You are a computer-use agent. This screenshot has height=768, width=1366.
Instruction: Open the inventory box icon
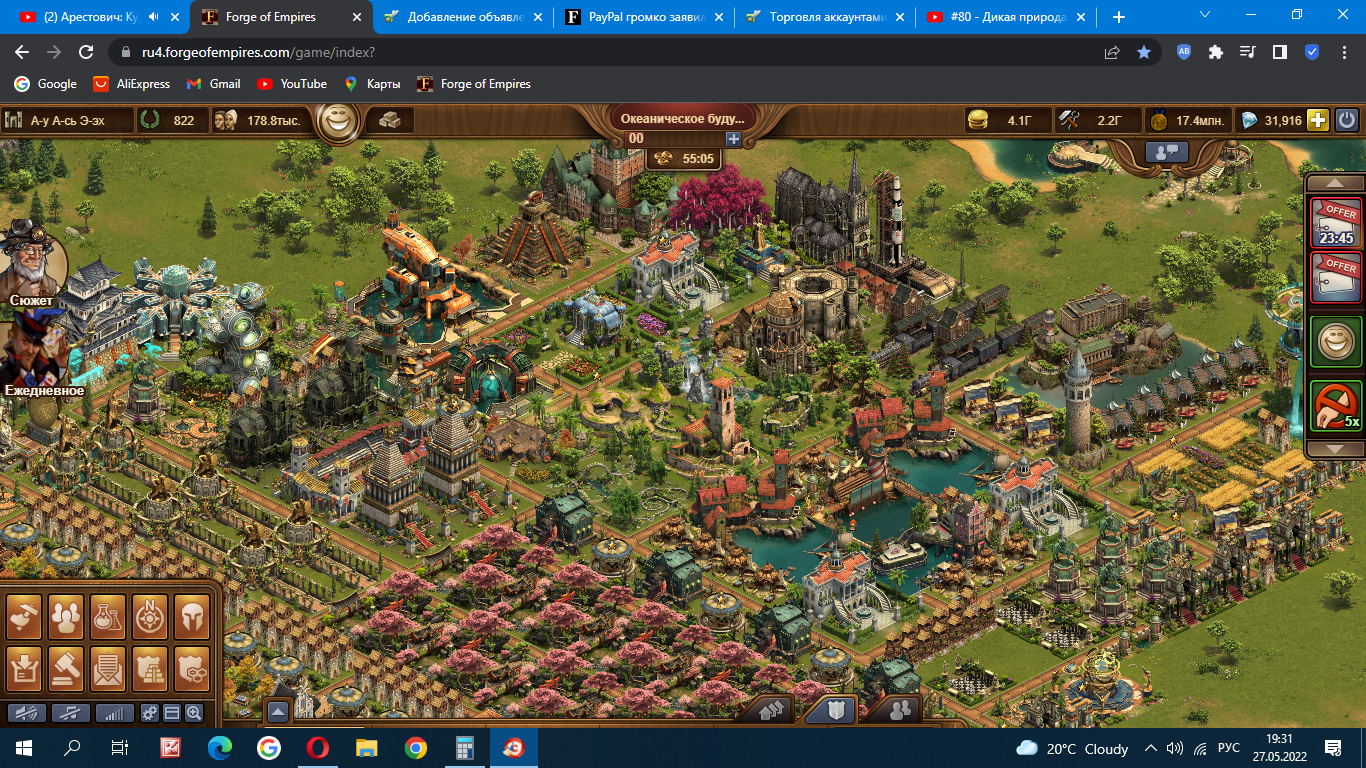(23, 668)
